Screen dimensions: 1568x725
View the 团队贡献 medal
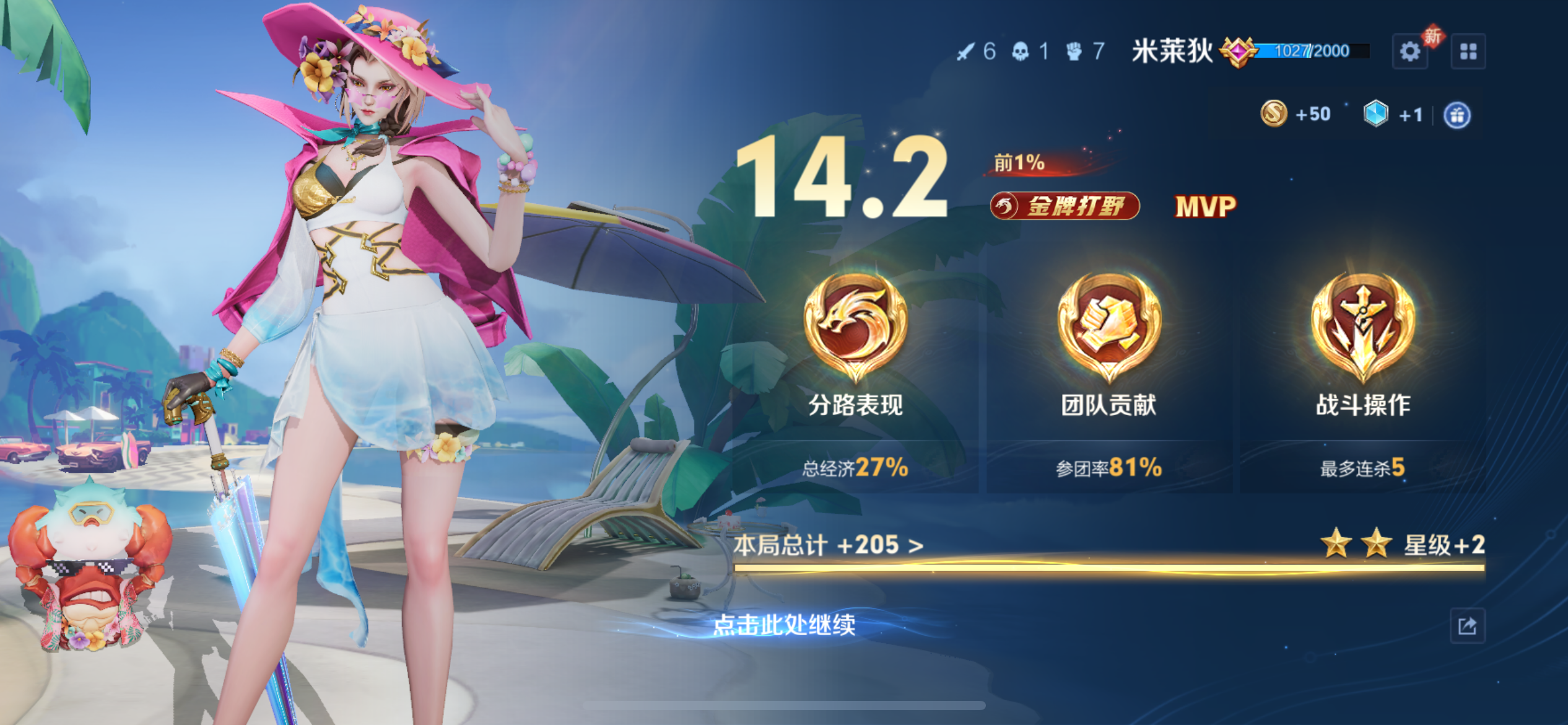(1108, 327)
